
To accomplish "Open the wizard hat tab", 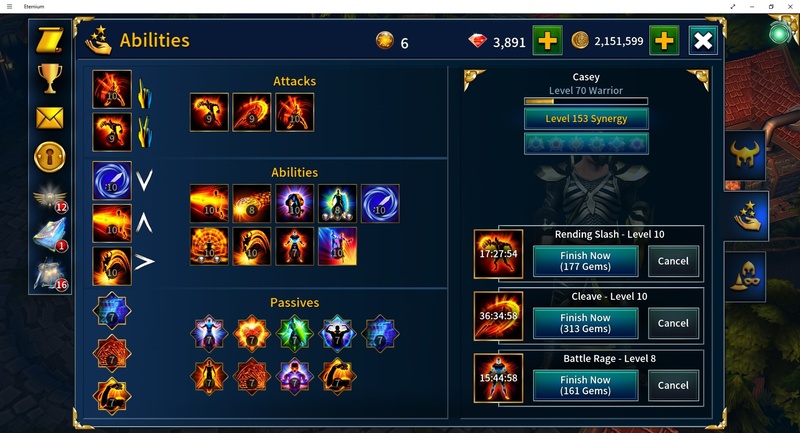I will pos(745,277).
